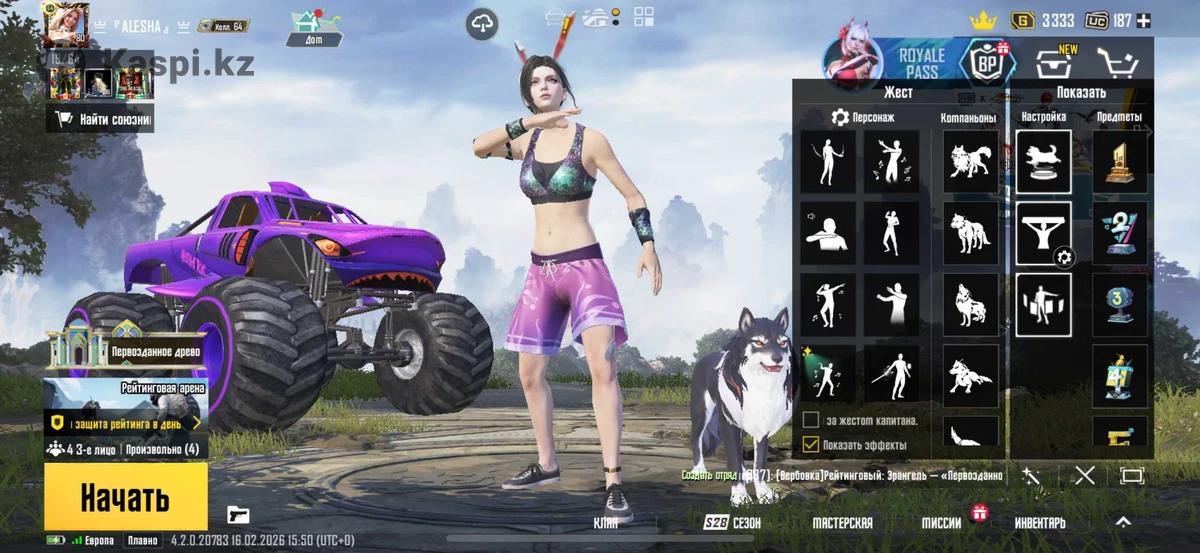Open ALESHA's player profile avatar
1200x553 pixels.
tap(69, 25)
